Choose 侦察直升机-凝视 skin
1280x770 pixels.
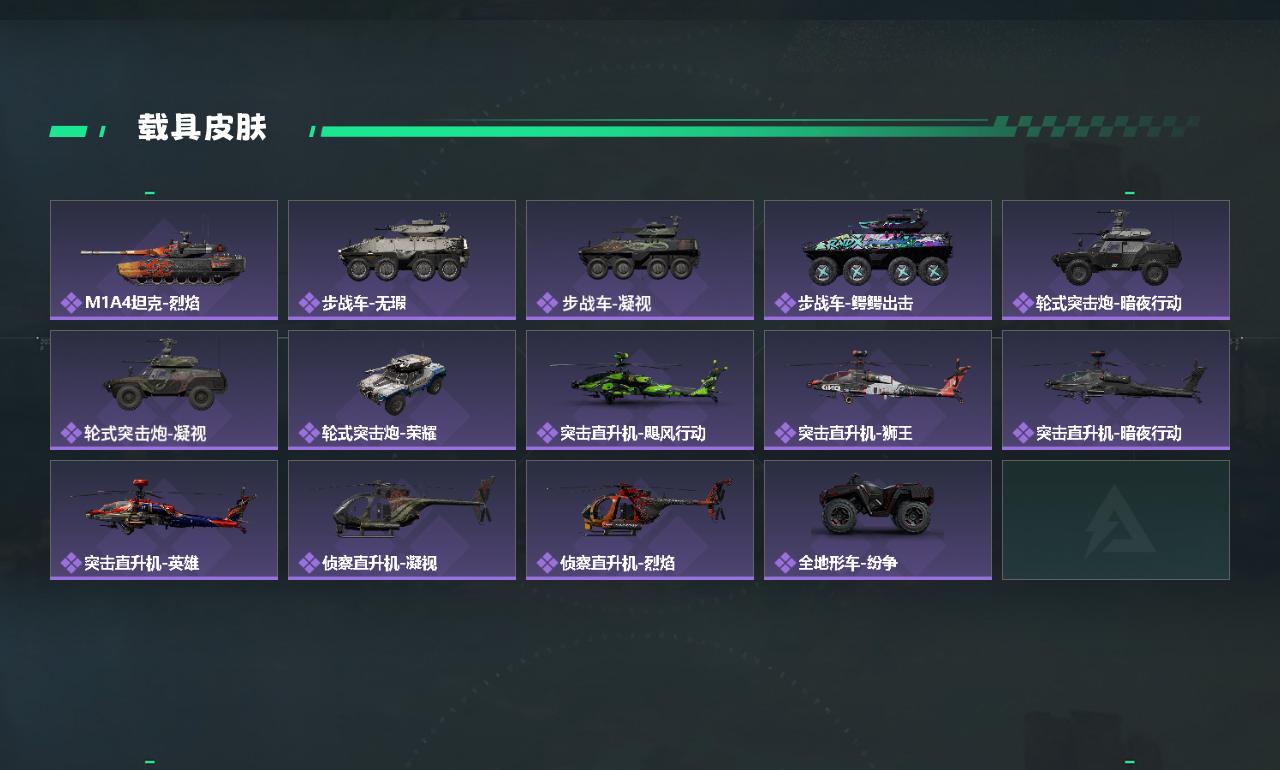click(402, 519)
